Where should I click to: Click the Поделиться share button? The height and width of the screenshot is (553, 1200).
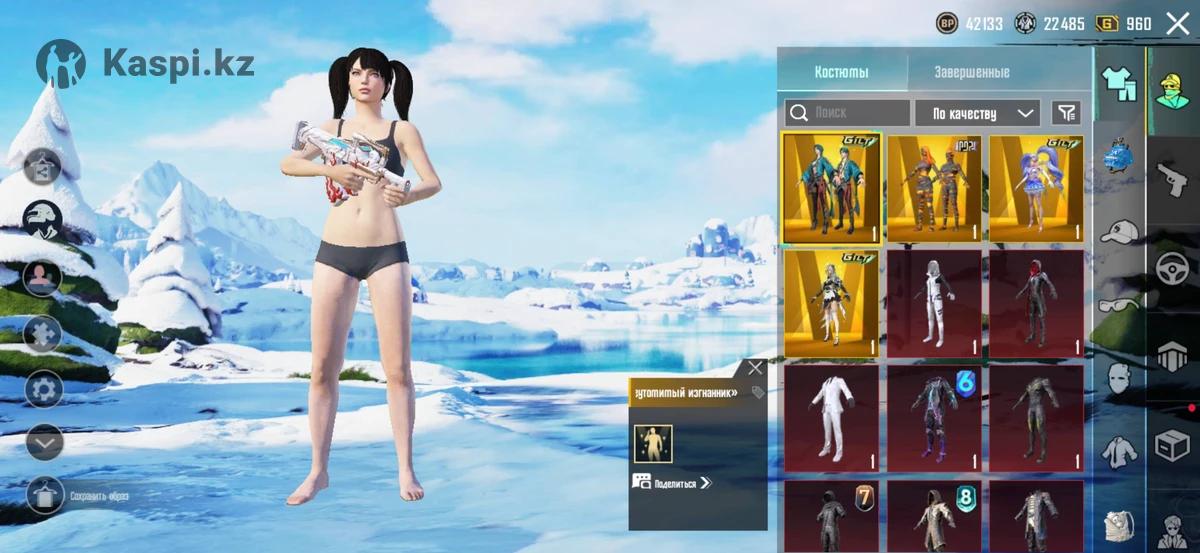pyautogui.click(x=672, y=482)
